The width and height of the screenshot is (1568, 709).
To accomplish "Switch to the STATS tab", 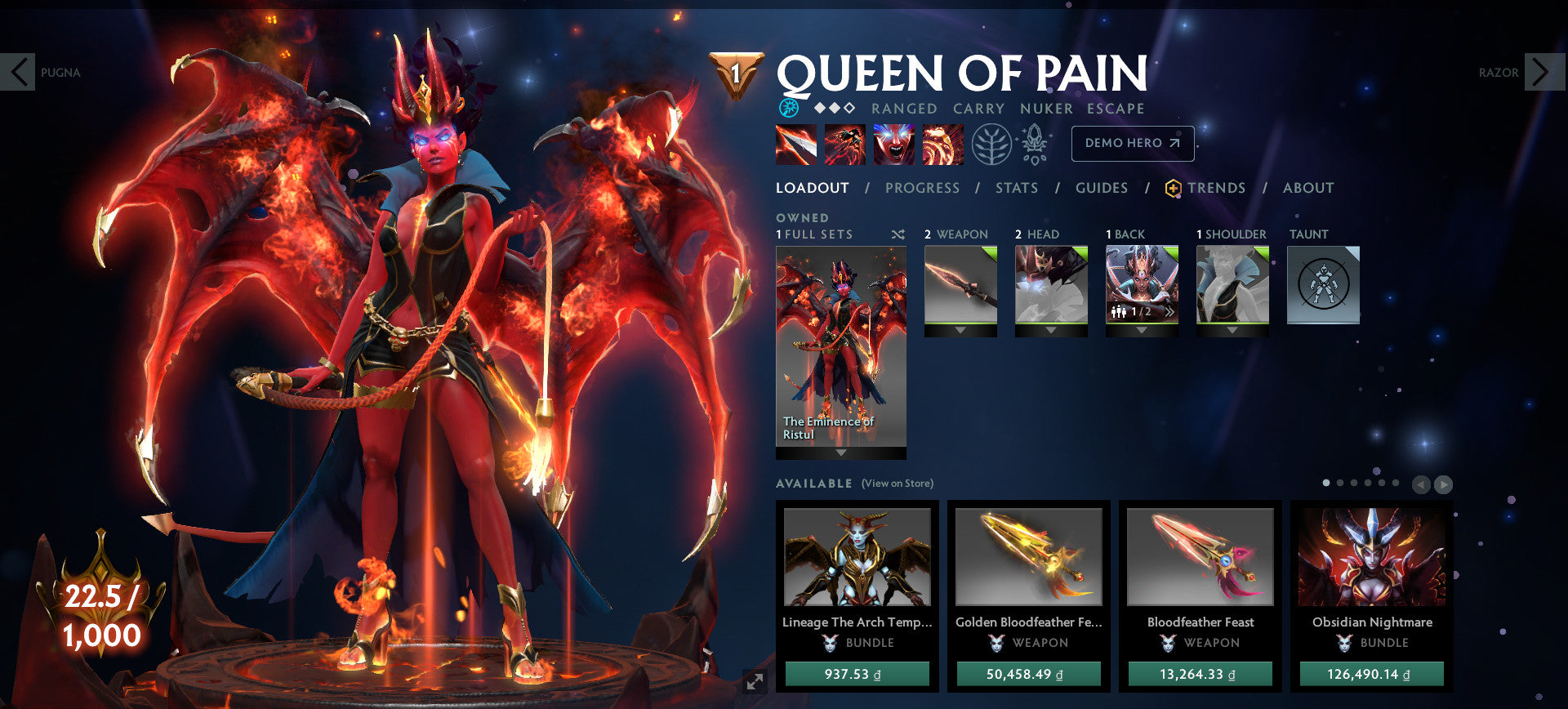I will tap(1016, 188).
